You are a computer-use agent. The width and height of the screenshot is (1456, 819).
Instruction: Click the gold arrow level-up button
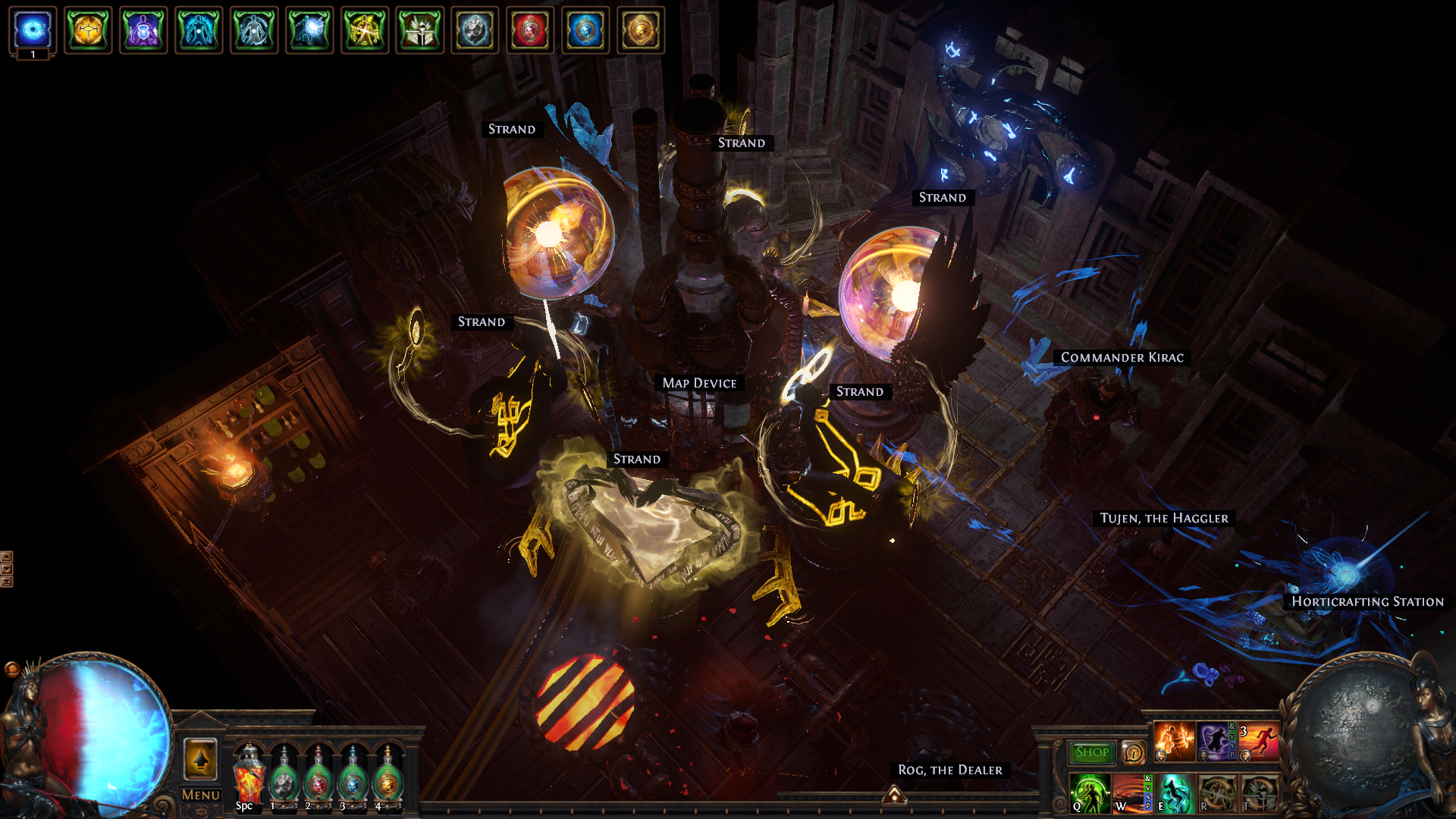coord(200,759)
